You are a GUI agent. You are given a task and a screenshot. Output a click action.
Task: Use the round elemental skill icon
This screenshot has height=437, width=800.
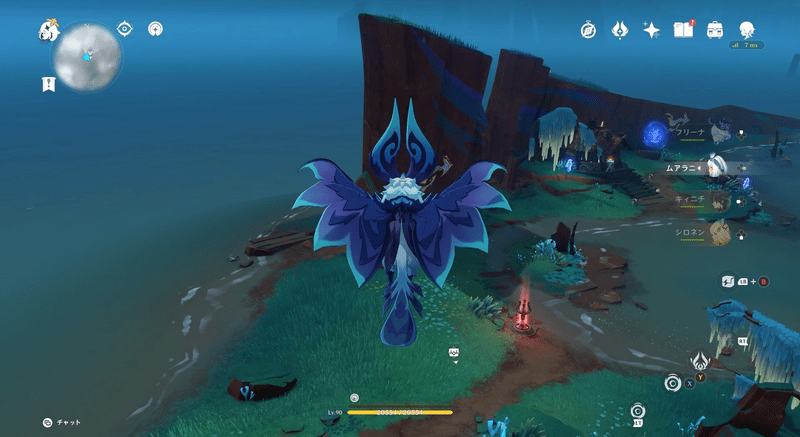[673, 382]
